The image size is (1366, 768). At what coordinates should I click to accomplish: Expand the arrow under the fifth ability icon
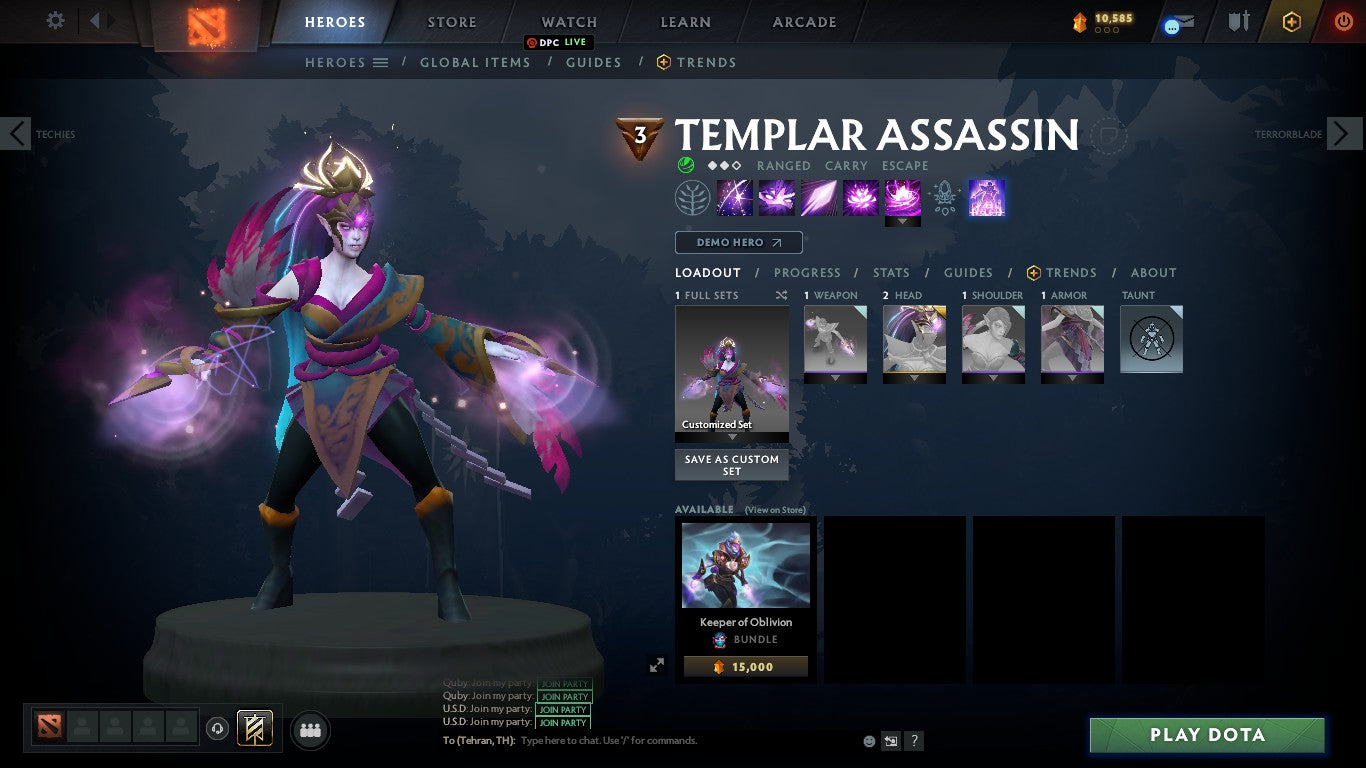click(902, 222)
